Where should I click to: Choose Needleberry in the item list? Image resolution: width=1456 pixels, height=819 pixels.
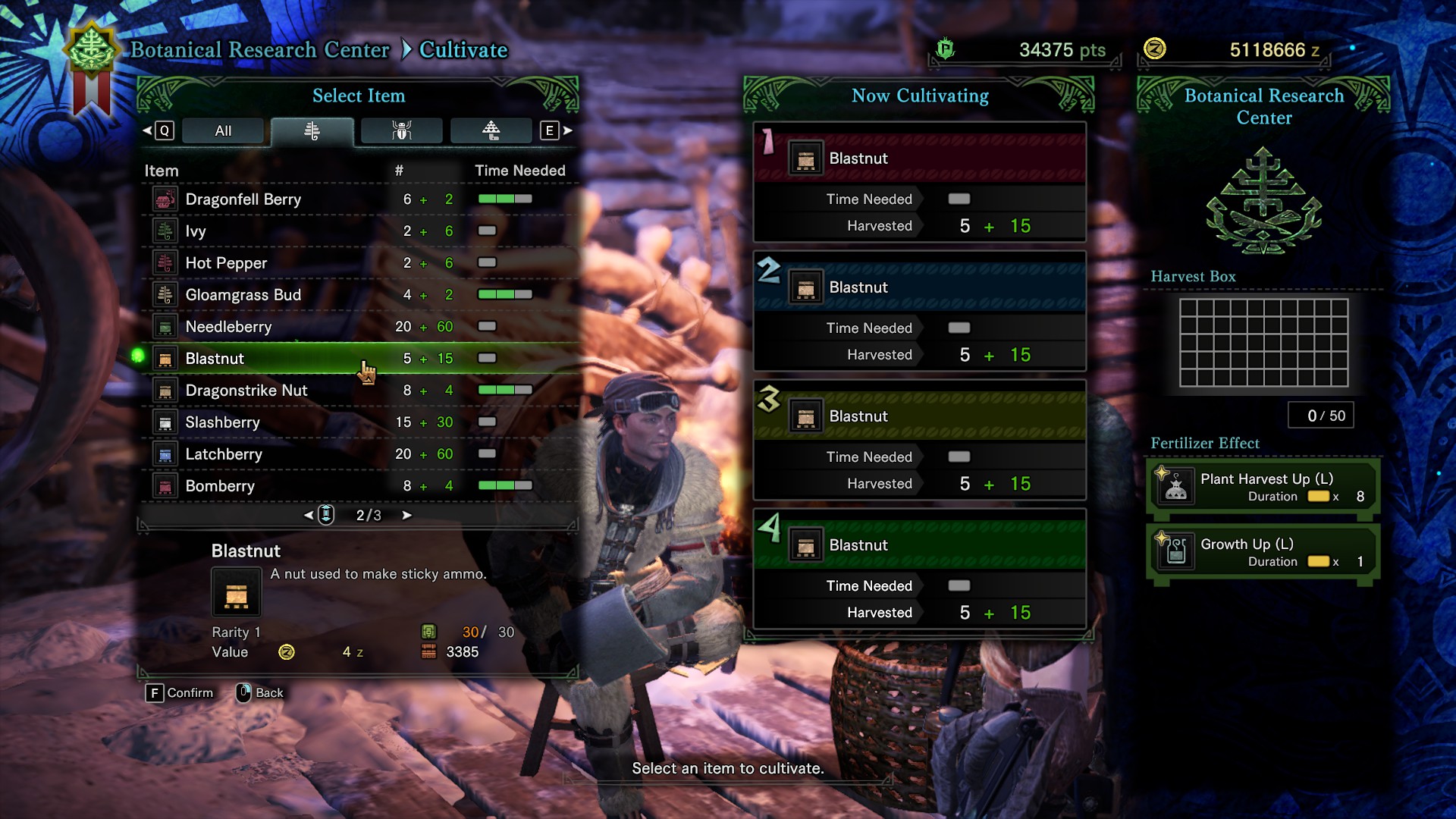tap(228, 327)
